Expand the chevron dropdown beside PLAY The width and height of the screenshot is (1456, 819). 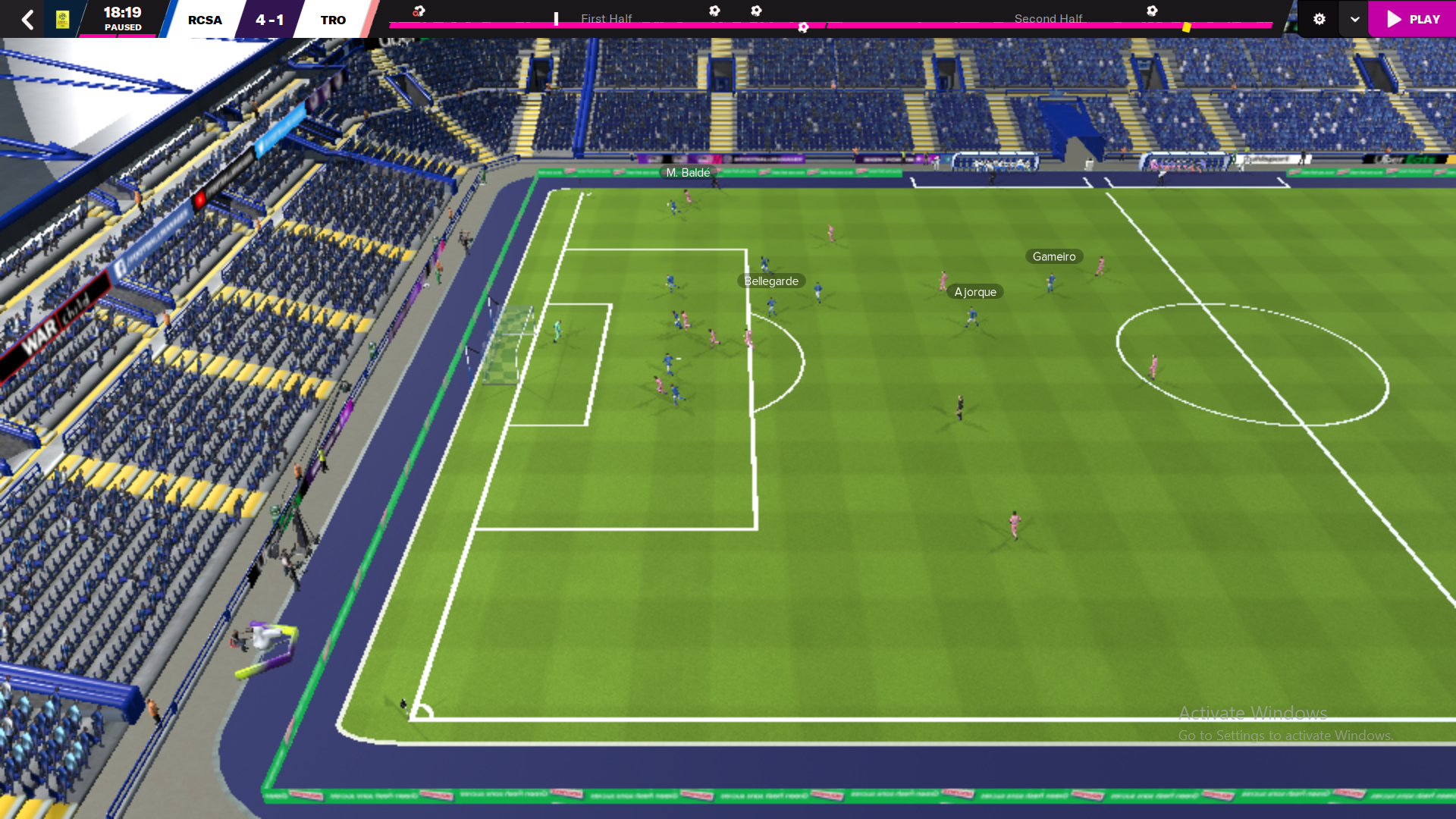pyautogui.click(x=1354, y=19)
